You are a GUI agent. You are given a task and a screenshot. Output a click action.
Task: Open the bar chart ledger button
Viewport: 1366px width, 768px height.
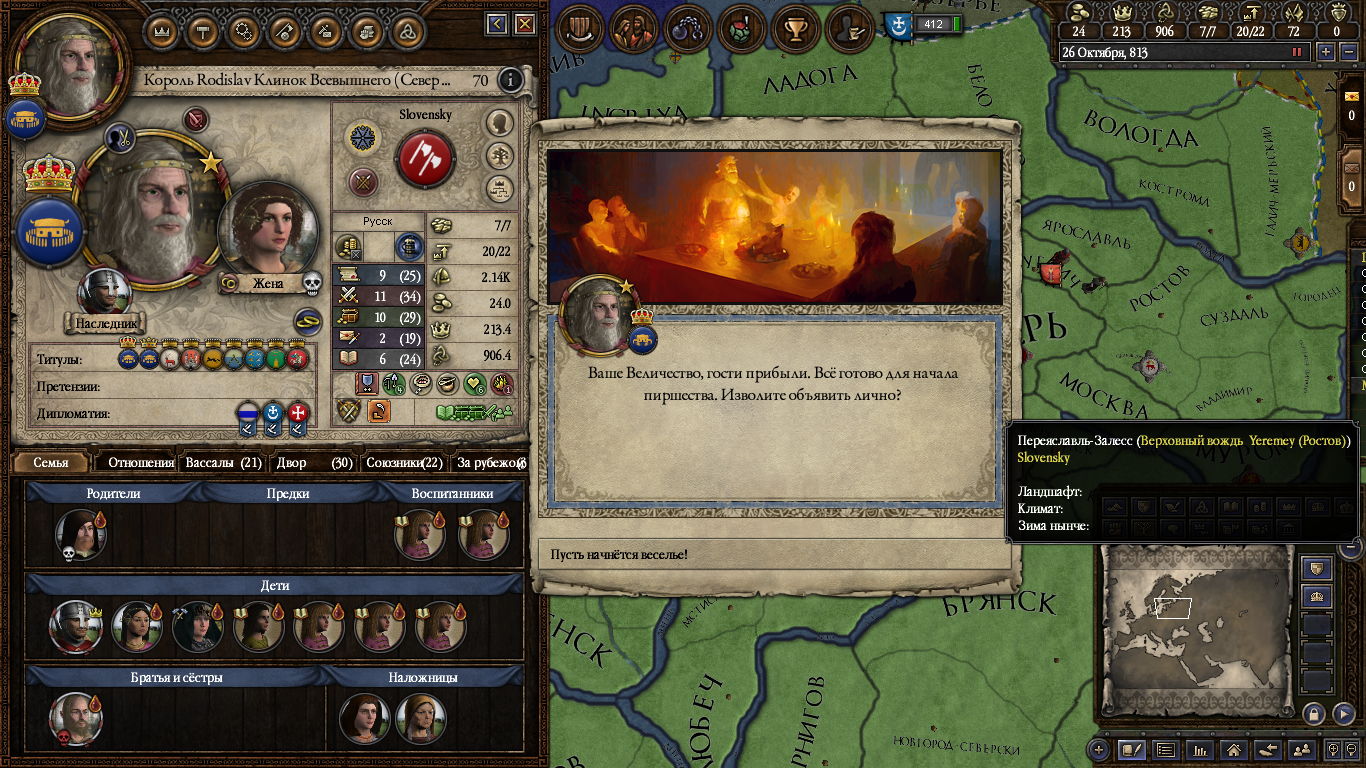click(1199, 749)
